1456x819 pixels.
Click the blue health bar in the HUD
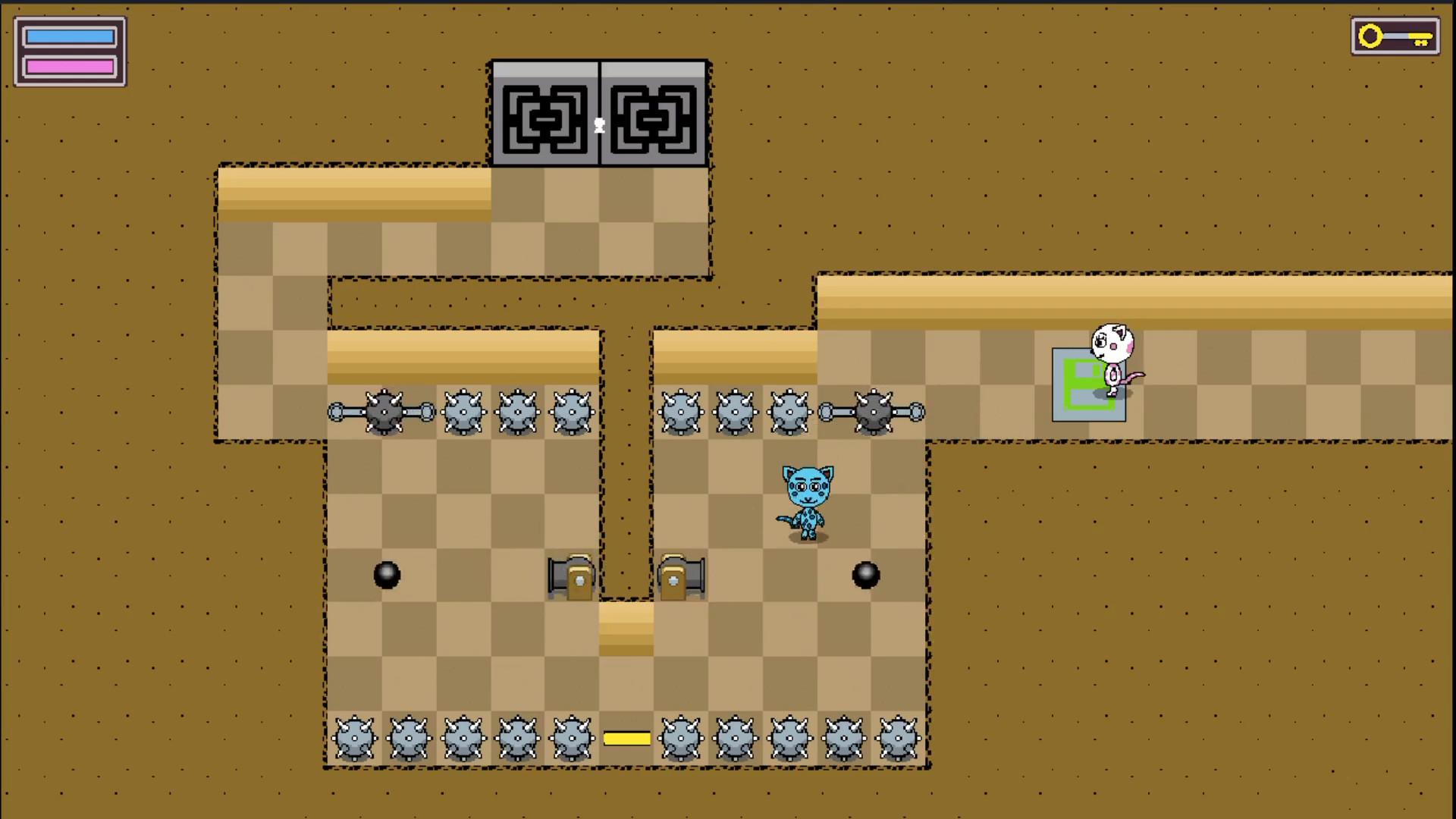point(70,35)
